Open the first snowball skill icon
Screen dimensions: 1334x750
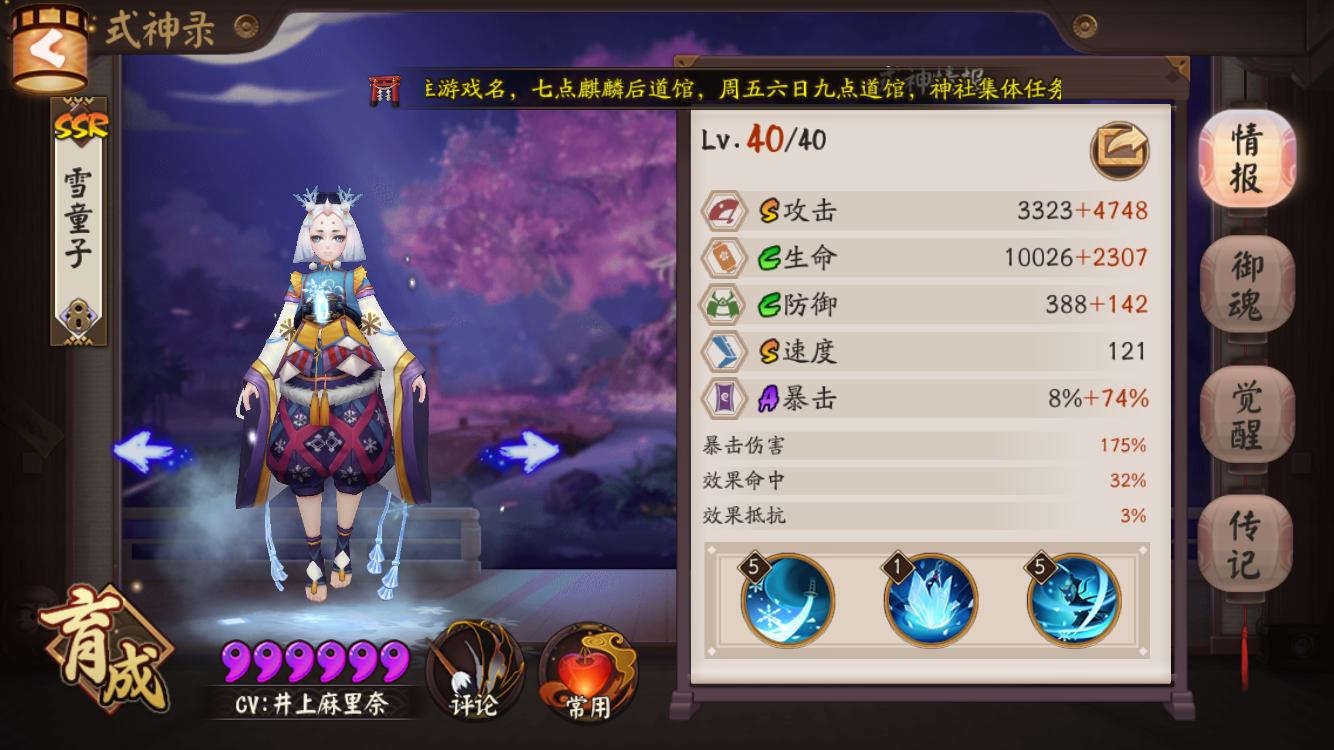pos(785,601)
